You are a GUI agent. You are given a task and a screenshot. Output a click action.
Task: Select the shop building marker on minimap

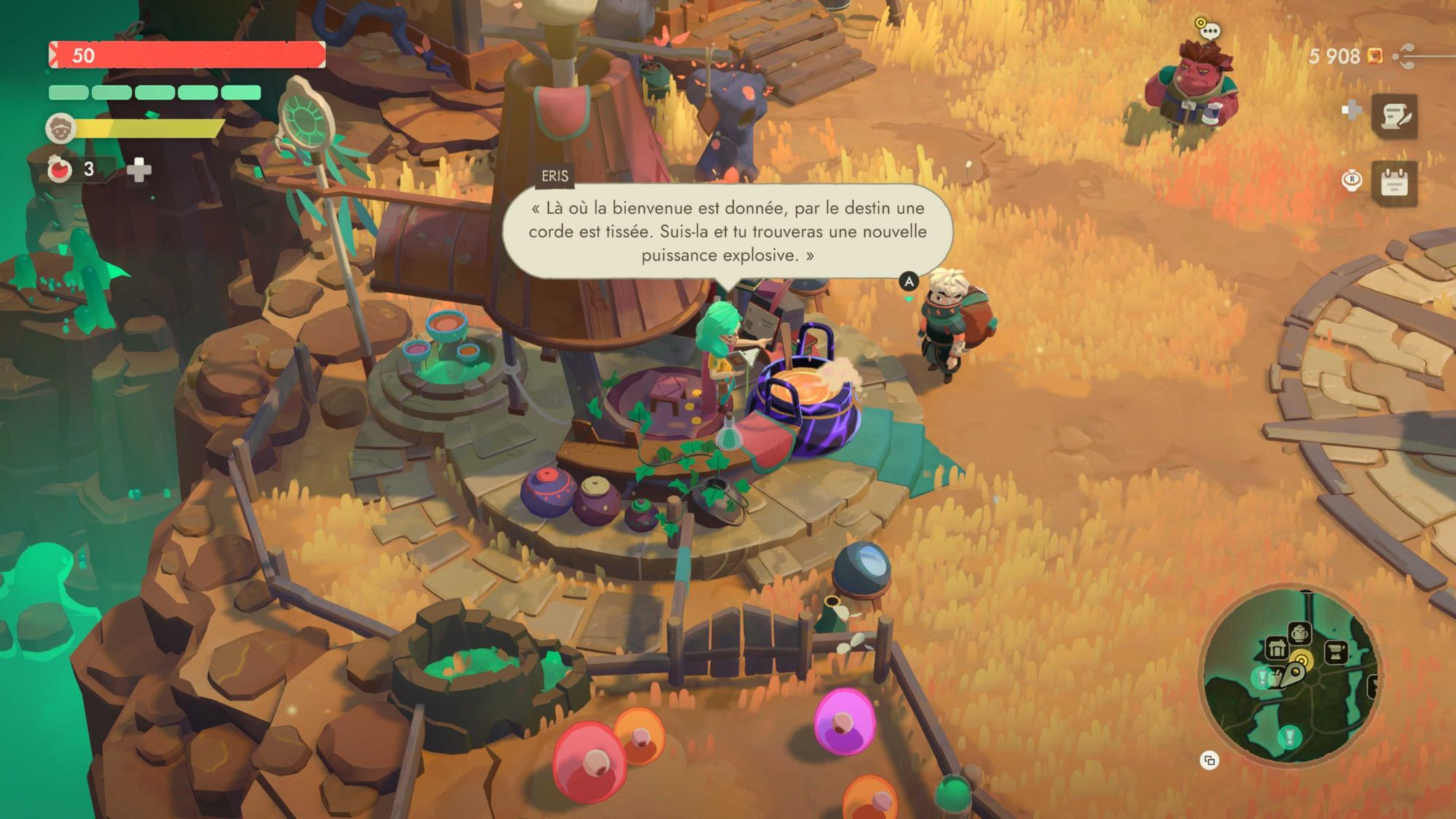coord(1277,647)
